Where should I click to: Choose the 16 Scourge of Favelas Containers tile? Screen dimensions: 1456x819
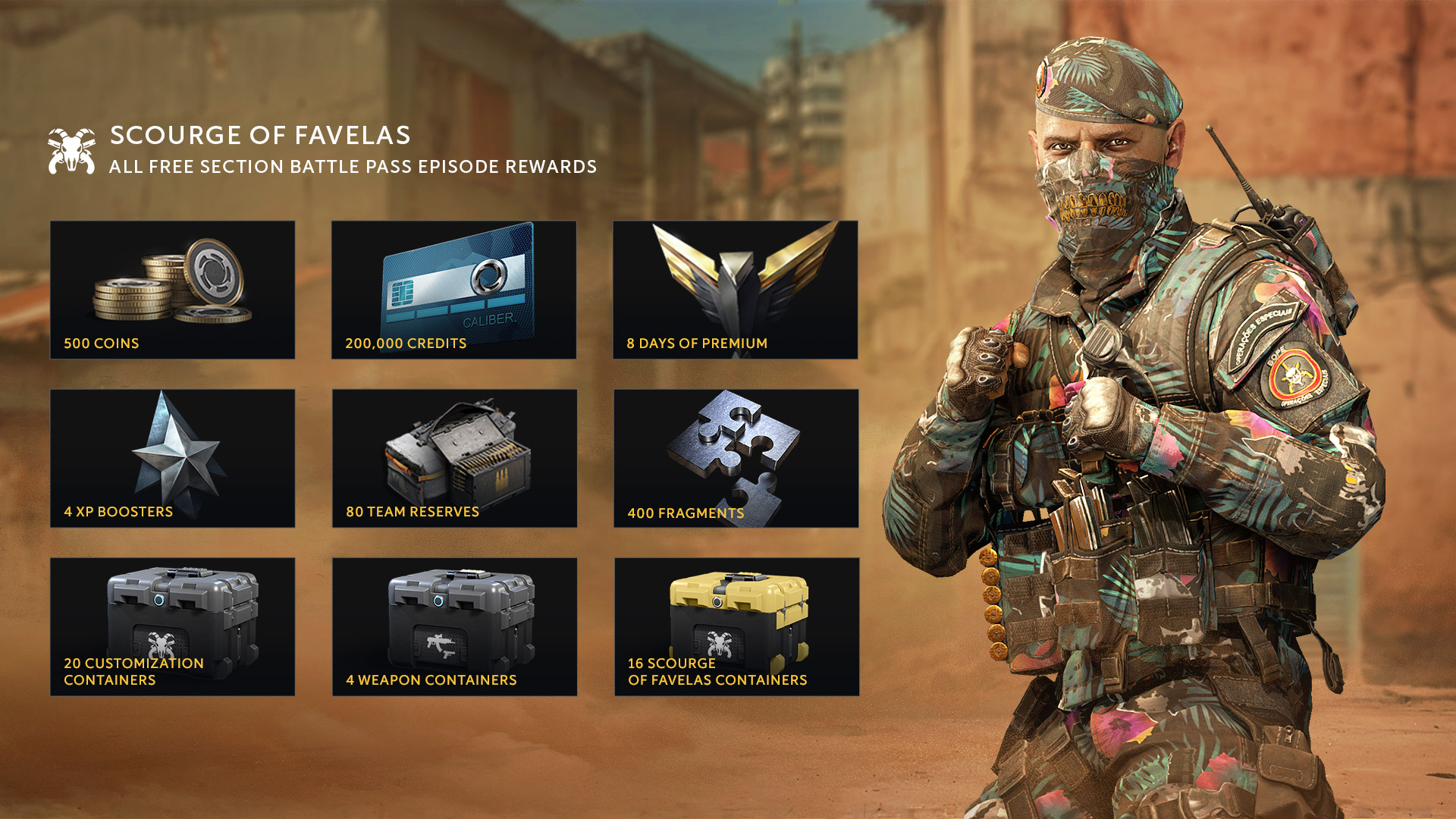pyautogui.click(x=736, y=626)
